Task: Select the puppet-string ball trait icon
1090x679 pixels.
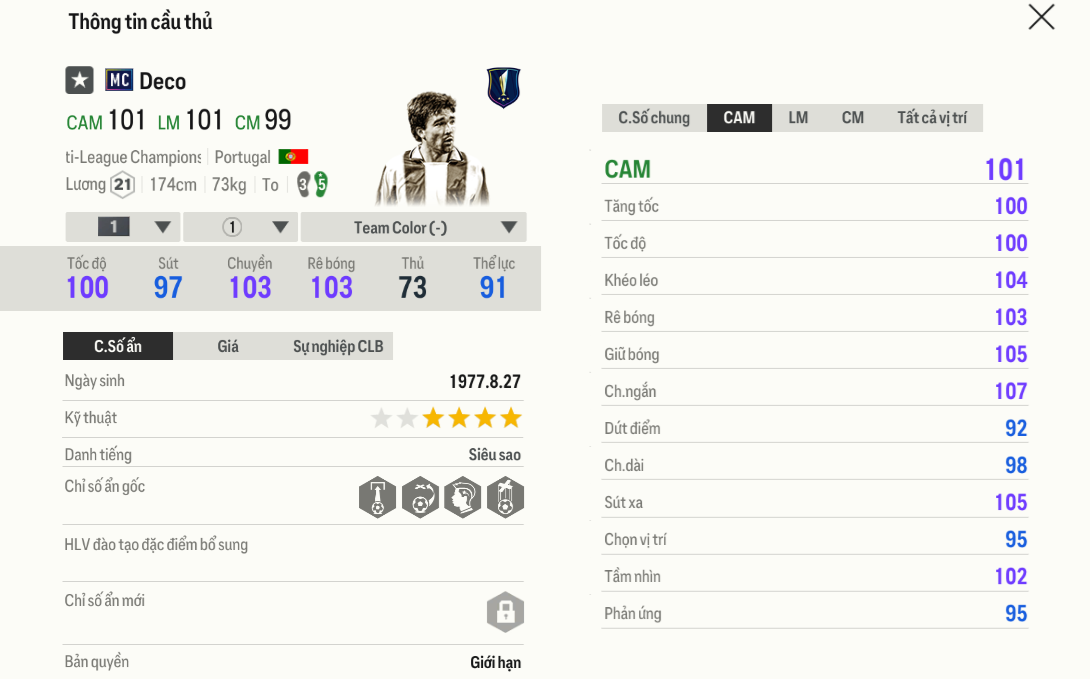Action: pyautogui.click(x=505, y=497)
